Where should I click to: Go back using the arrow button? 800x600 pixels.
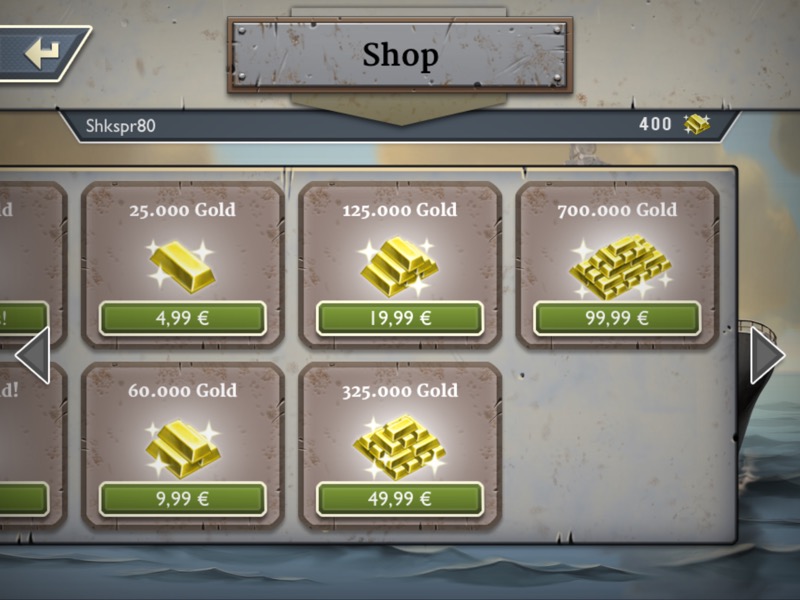click(42, 53)
